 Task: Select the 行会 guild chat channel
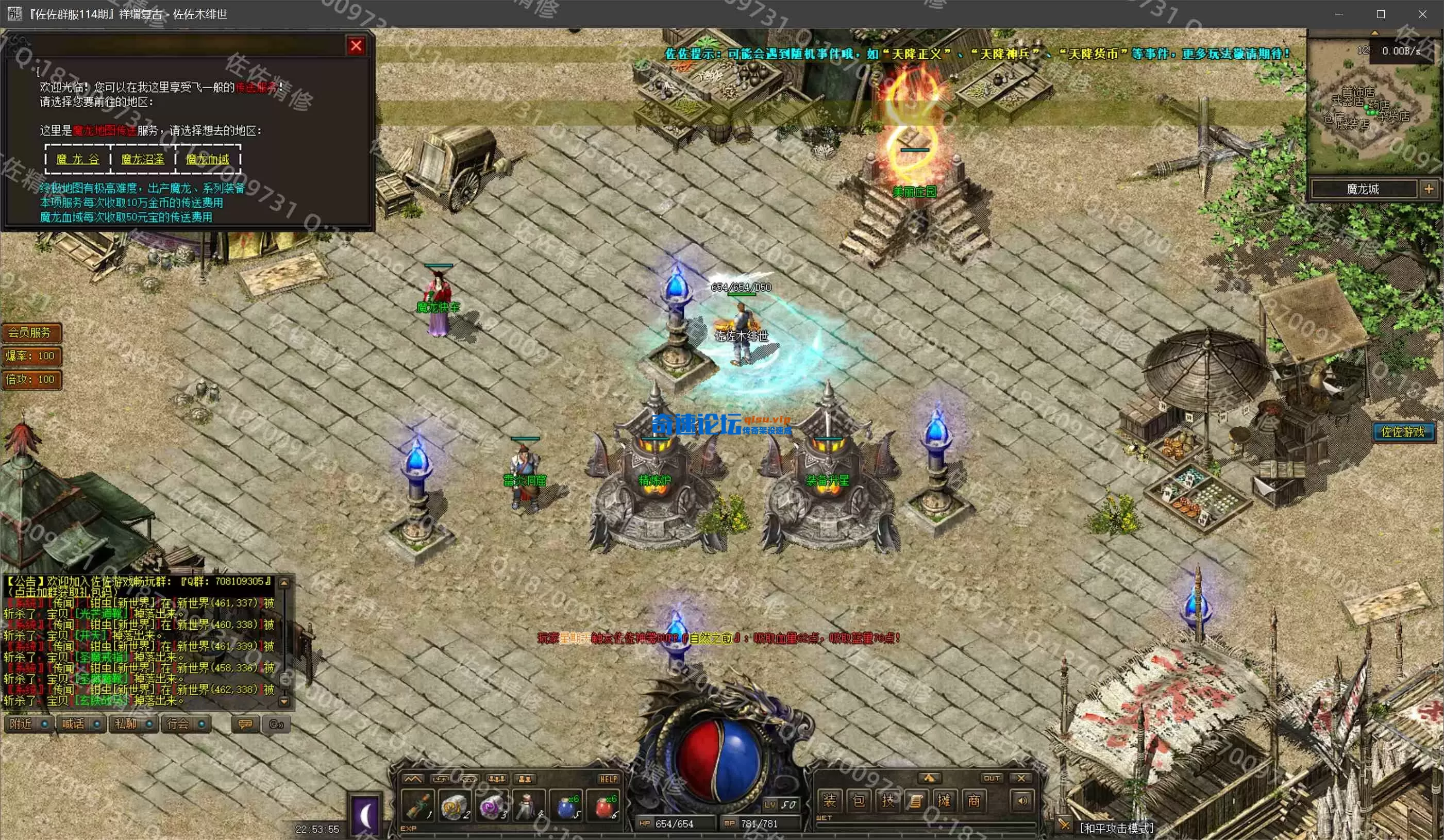[186, 724]
